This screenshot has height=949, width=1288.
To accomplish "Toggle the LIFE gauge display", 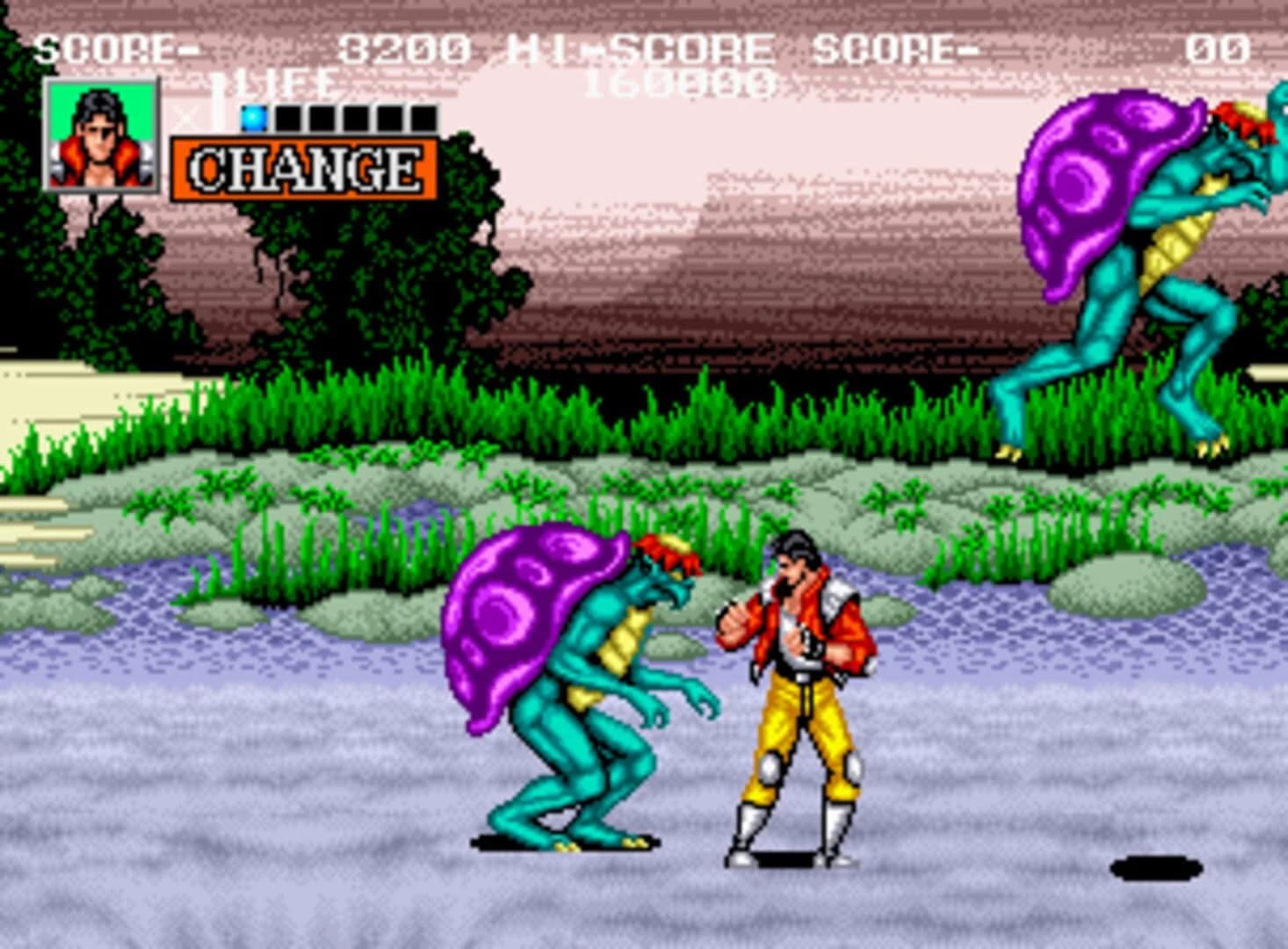I will [282, 86].
